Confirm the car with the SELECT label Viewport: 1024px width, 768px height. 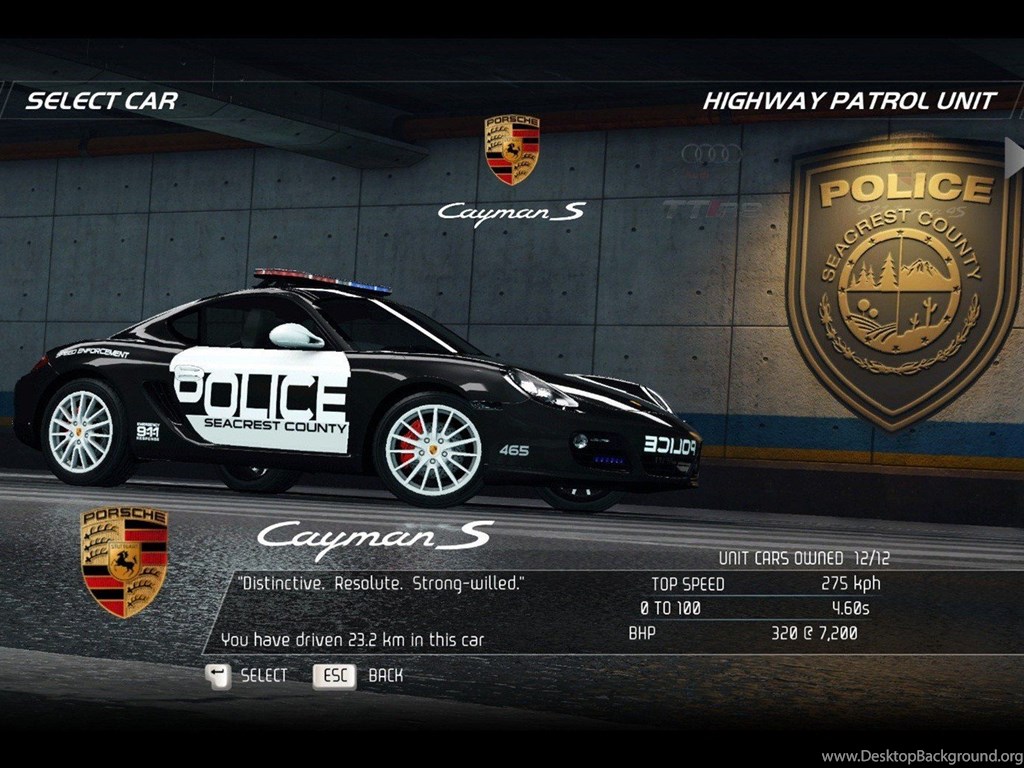(263, 676)
